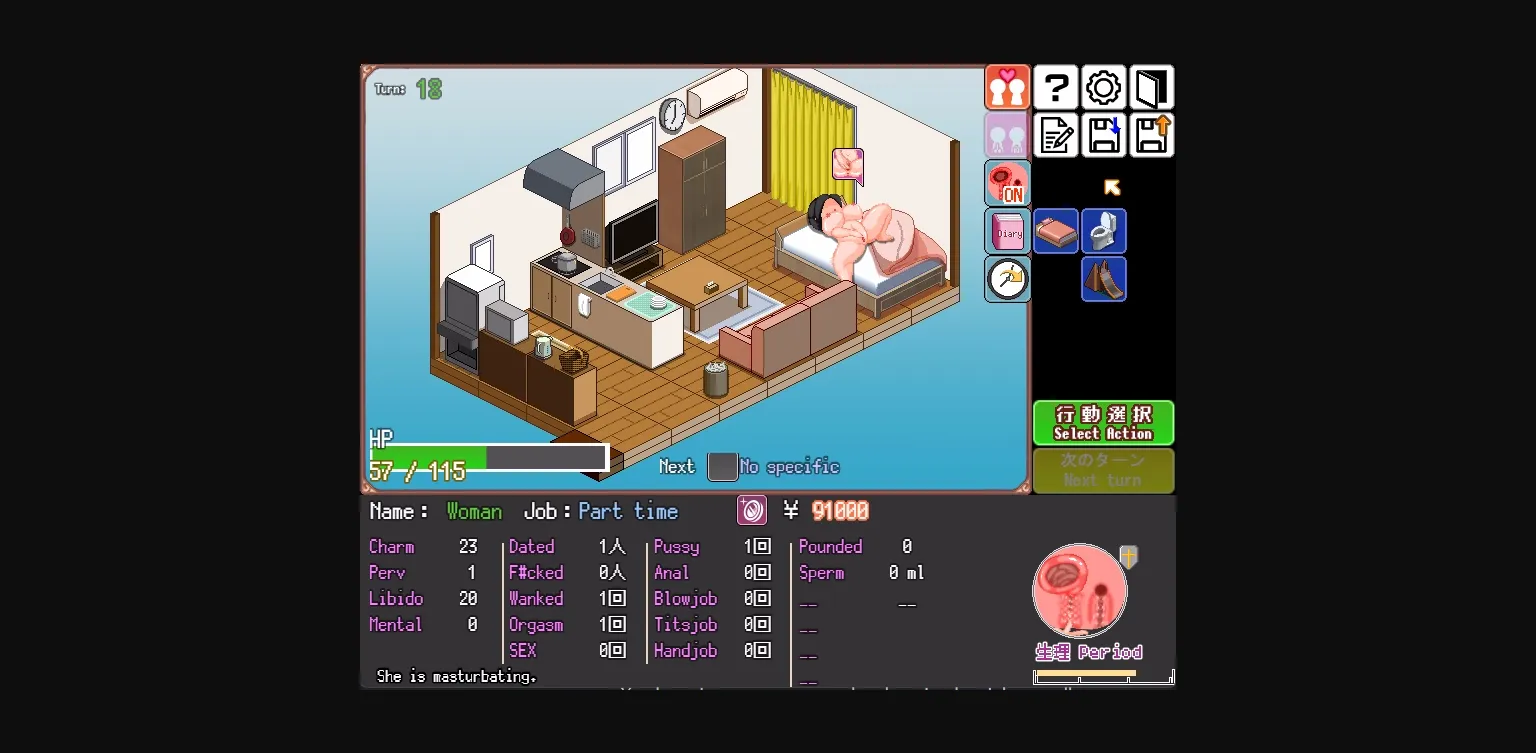
Task: Click the door exit button
Action: 1151,87
